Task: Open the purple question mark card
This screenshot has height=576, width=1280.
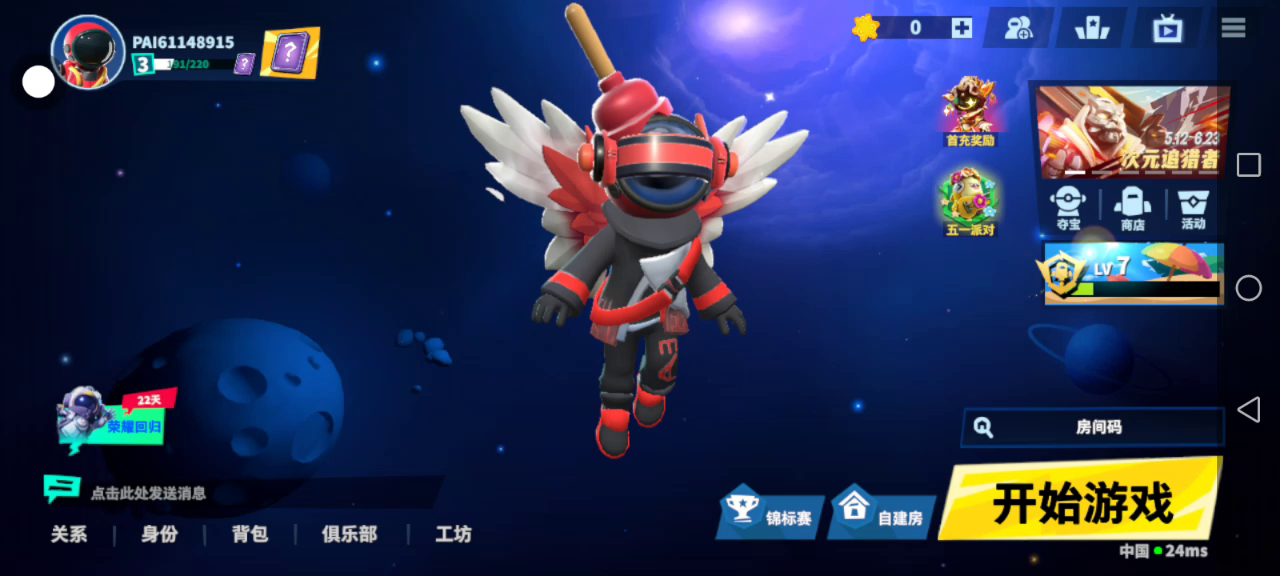Action: [290, 52]
